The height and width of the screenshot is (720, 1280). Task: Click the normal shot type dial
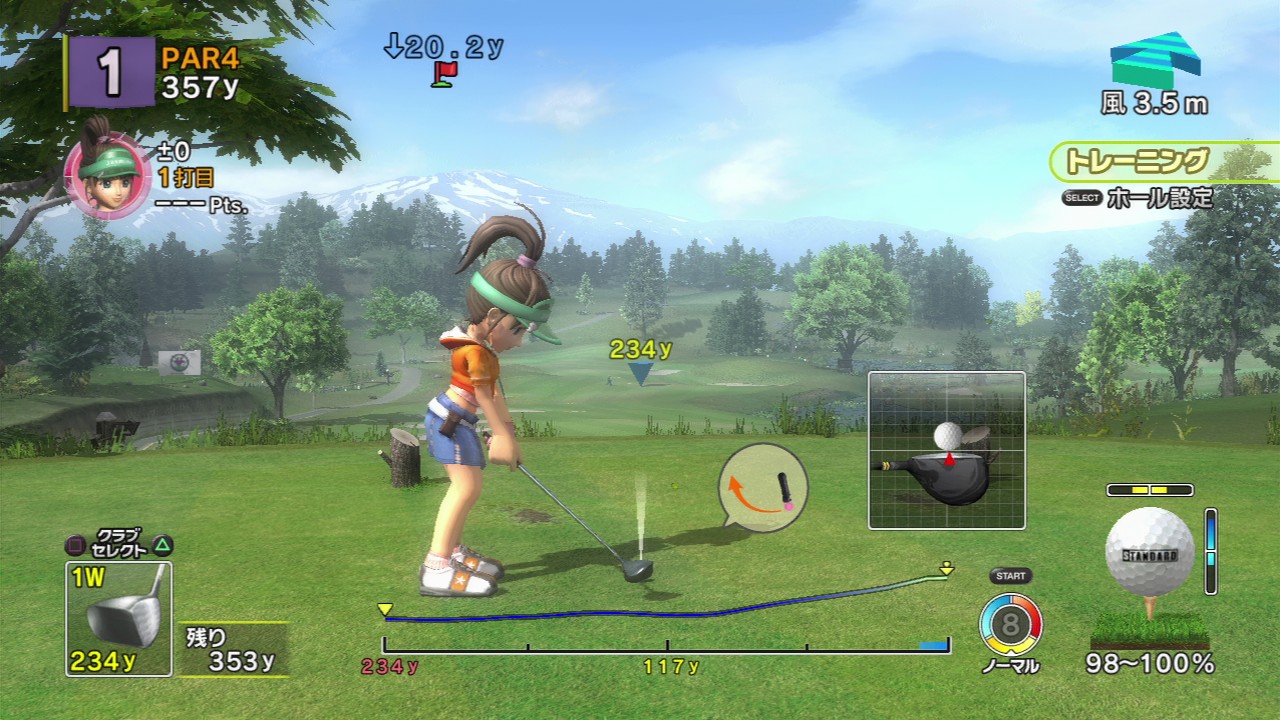tap(1010, 625)
